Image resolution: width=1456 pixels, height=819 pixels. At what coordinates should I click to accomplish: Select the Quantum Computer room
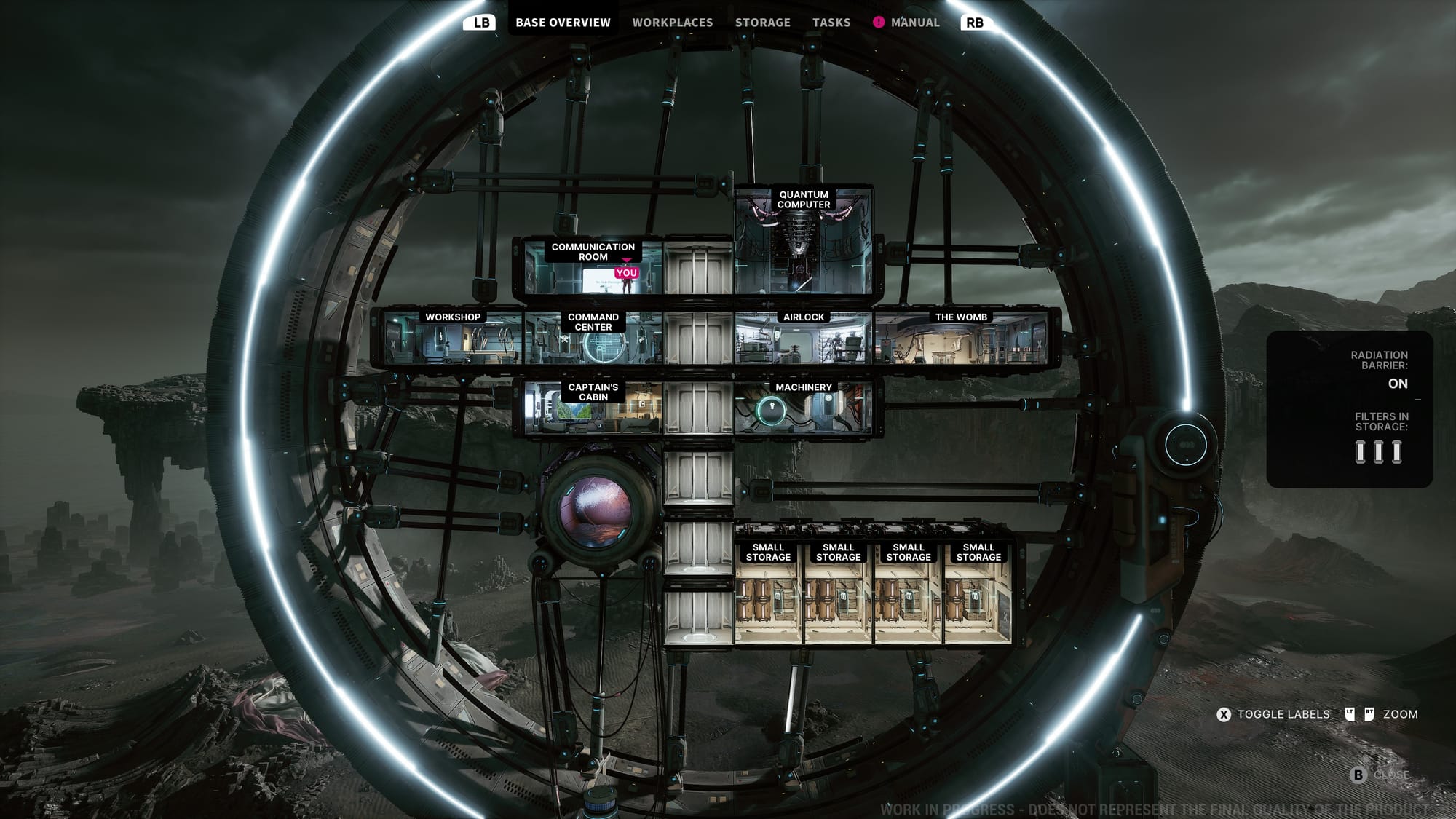(803, 244)
